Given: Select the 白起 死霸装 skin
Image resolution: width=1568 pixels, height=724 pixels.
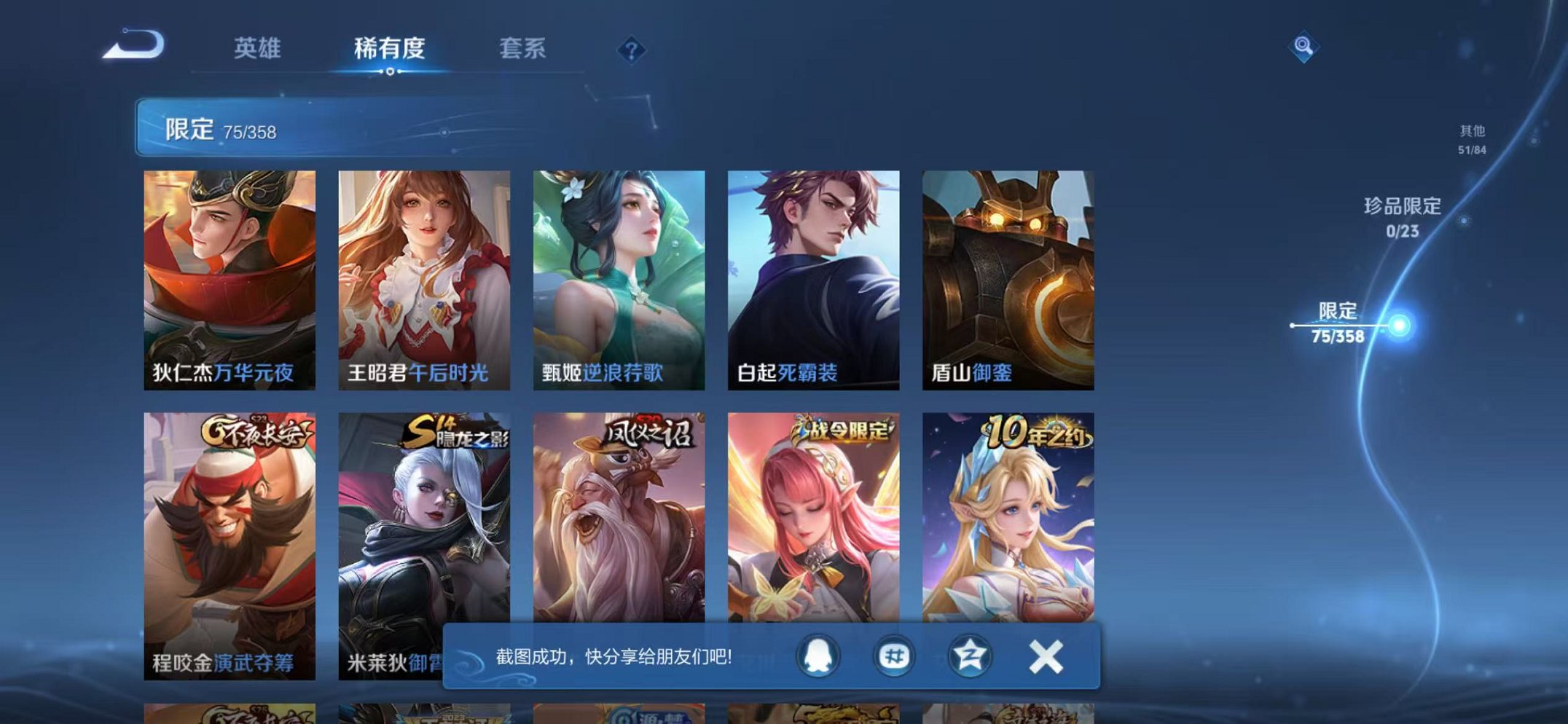Looking at the screenshot, I should (x=815, y=277).
